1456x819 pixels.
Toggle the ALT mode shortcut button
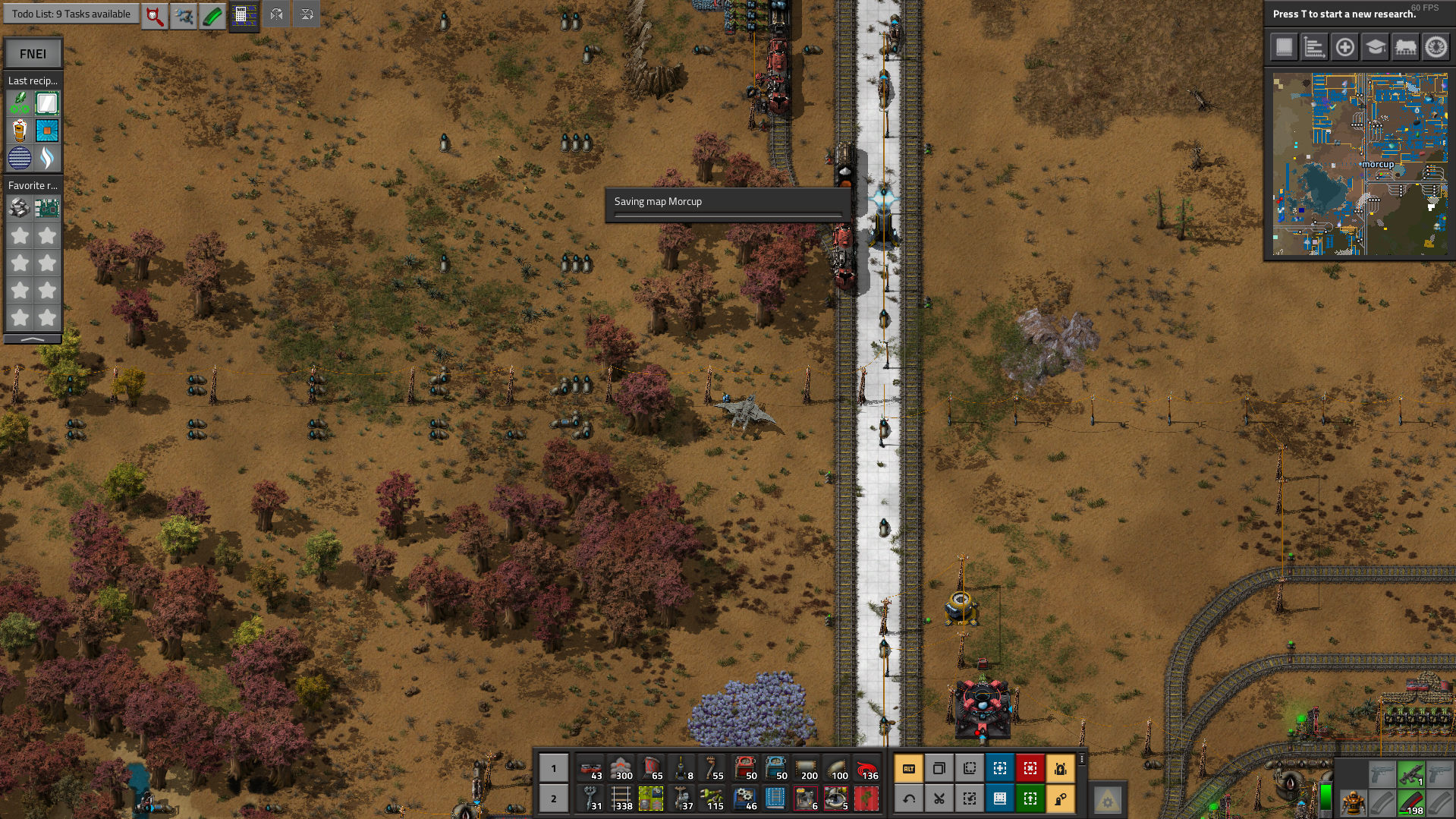(x=909, y=768)
